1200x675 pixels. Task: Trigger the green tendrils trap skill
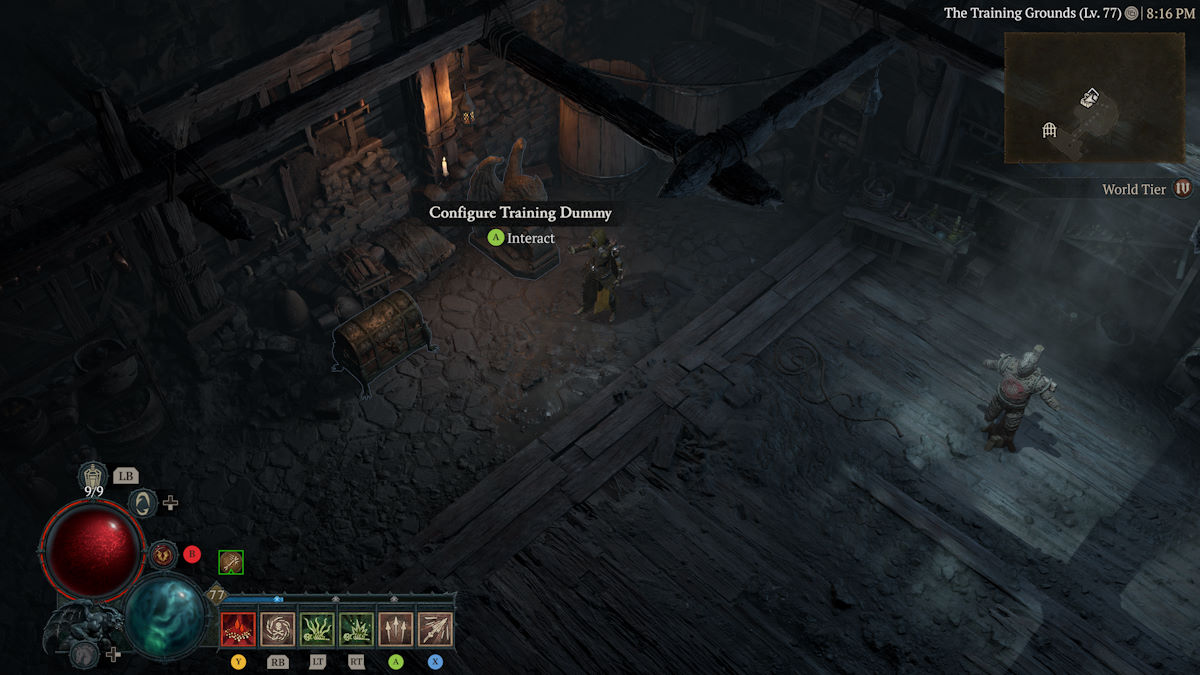(x=317, y=630)
